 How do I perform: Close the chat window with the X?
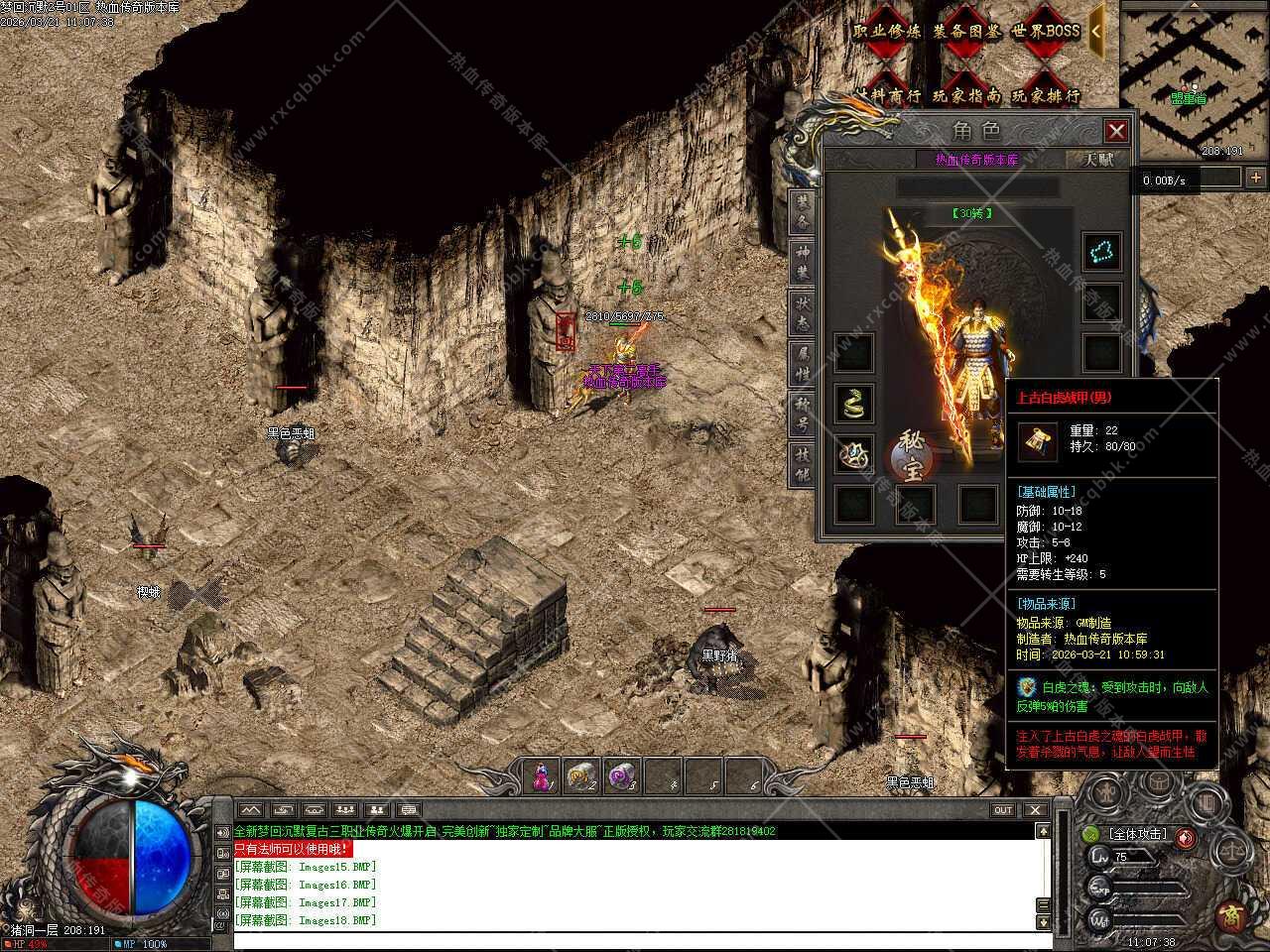[x=1035, y=810]
